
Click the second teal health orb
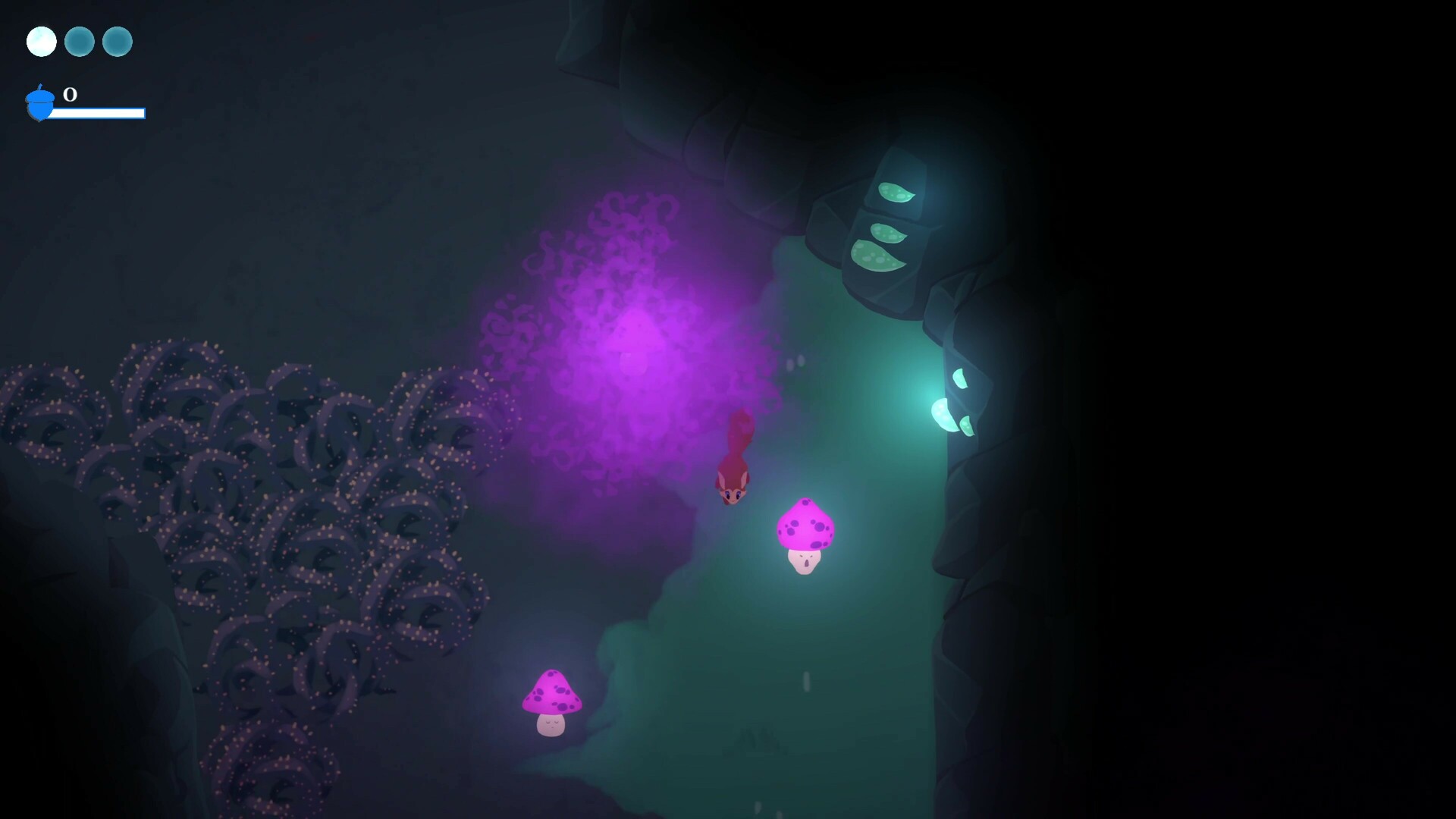tap(80, 42)
